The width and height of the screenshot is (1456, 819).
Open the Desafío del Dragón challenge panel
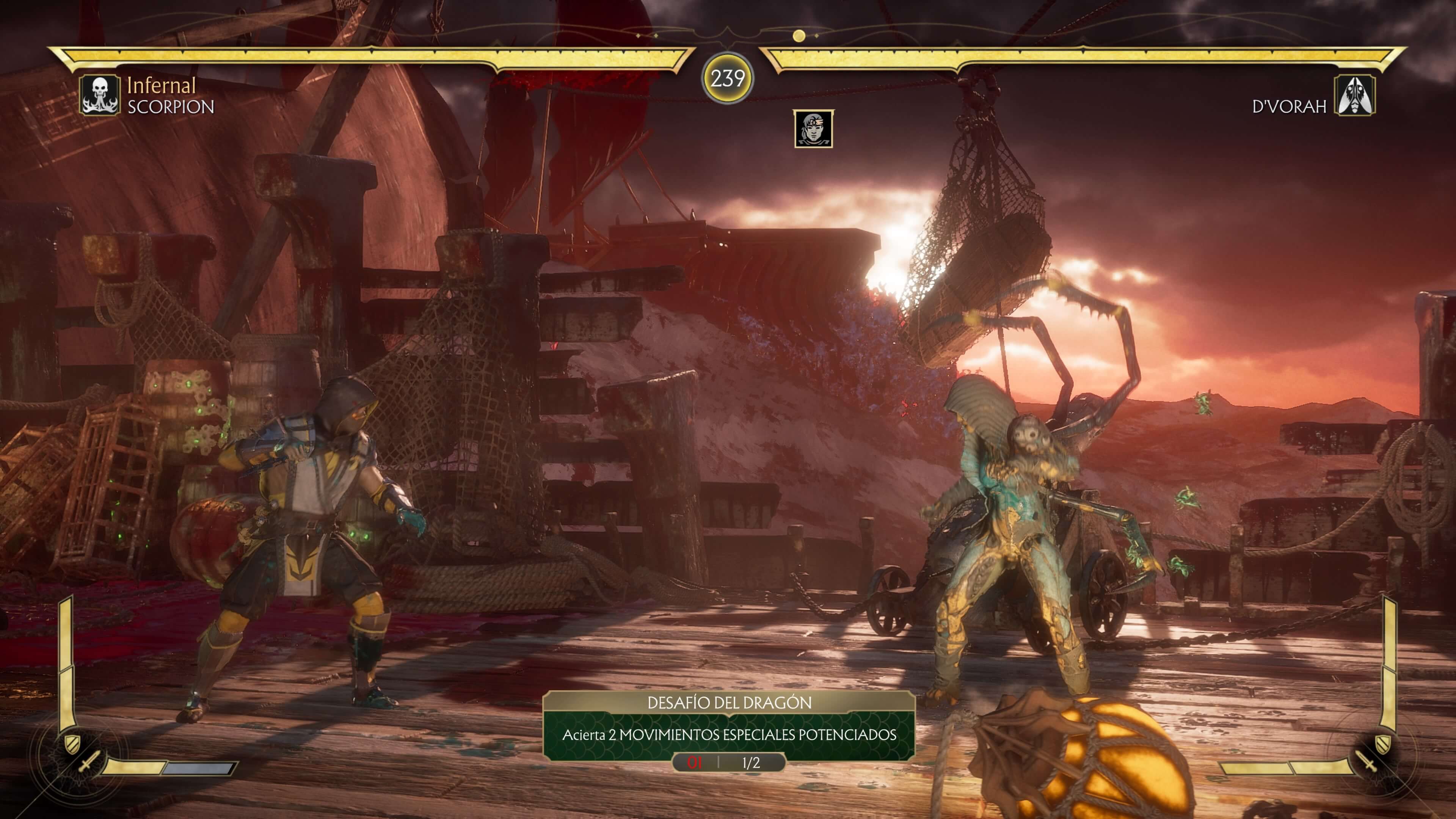(x=728, y=725)
